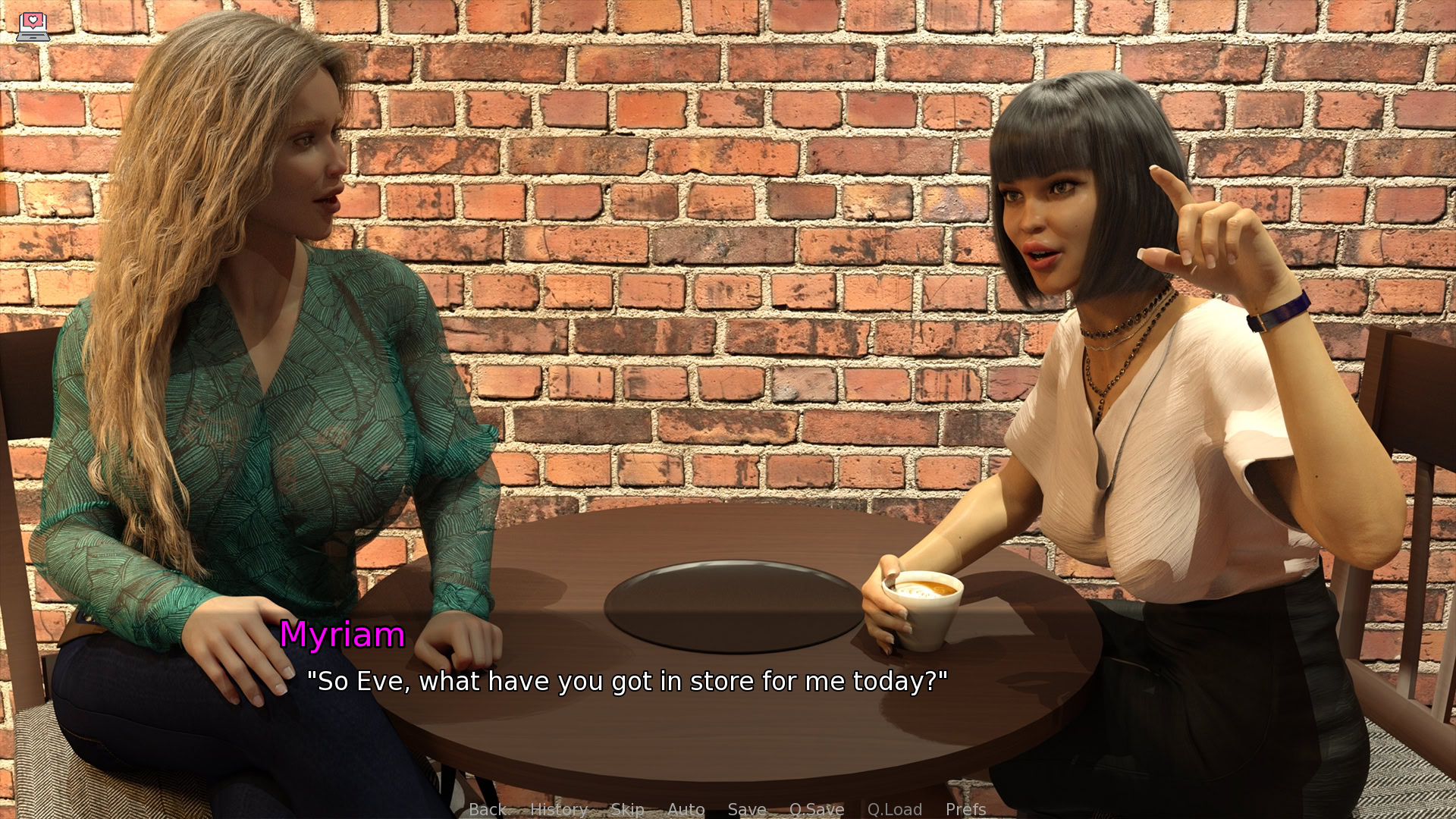Open Prefs to adjust game settings

coord(966,809)
